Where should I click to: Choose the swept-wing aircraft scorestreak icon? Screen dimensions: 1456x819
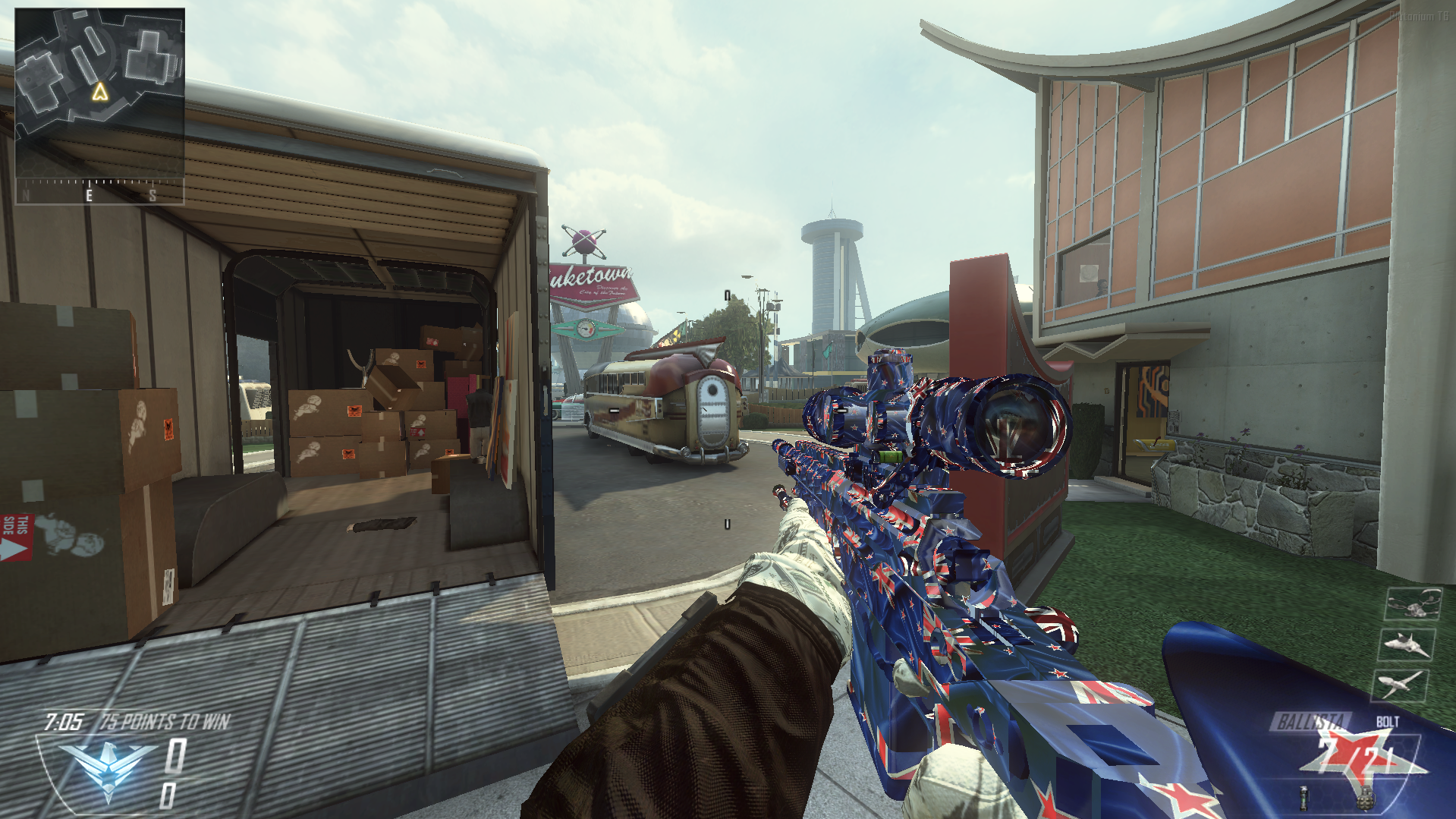[1401, 684]
